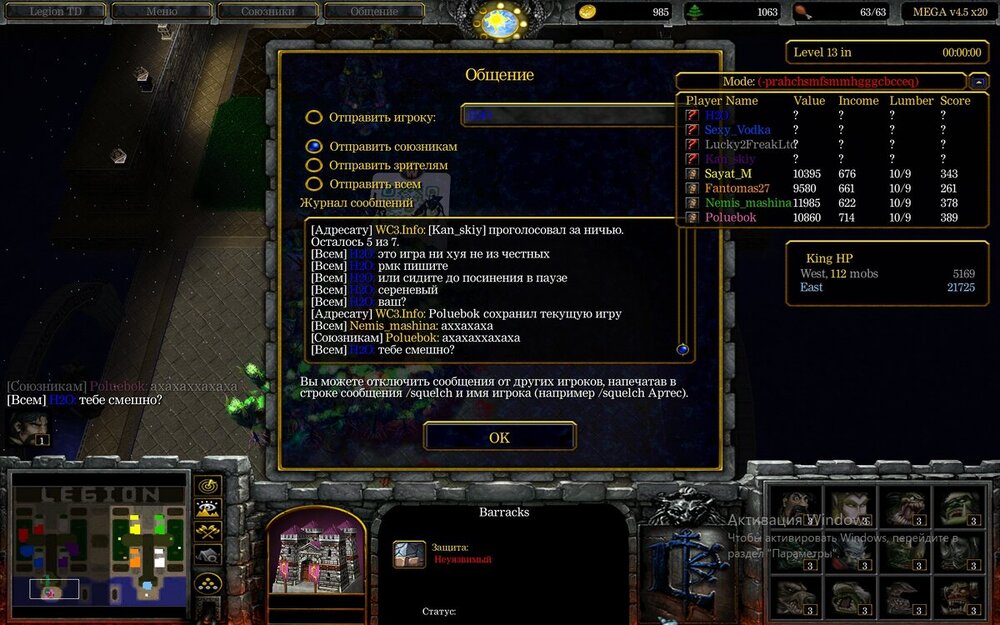Toggle minimap terrain display eye button
1000x625 pixels.
pyautogui.click(x=208, y=509)
